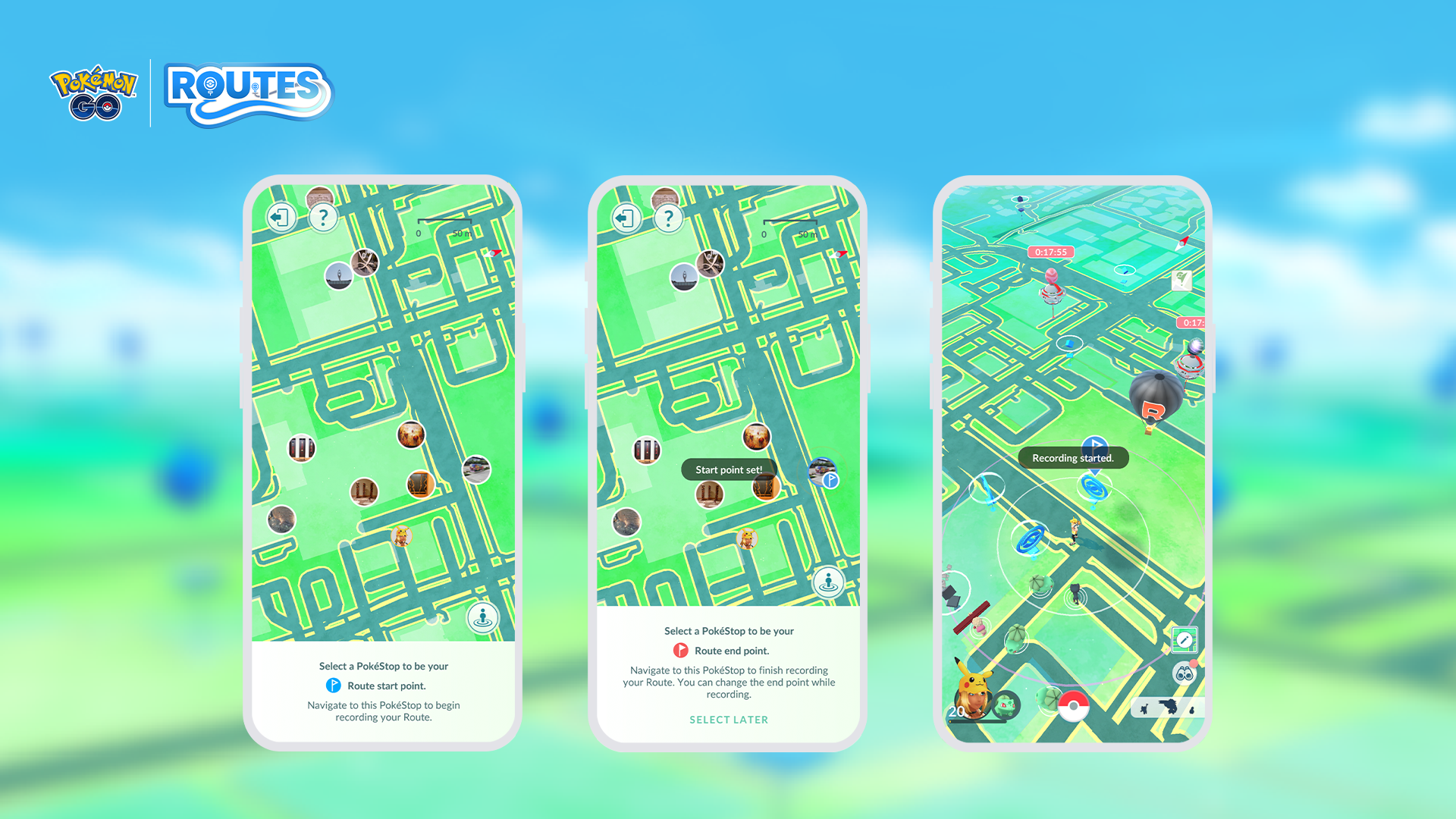Tap the 0:17:55 raid timer badge
Image resolution: width=1456 pixels, height=819 pixels.
tap(1051, 252)
